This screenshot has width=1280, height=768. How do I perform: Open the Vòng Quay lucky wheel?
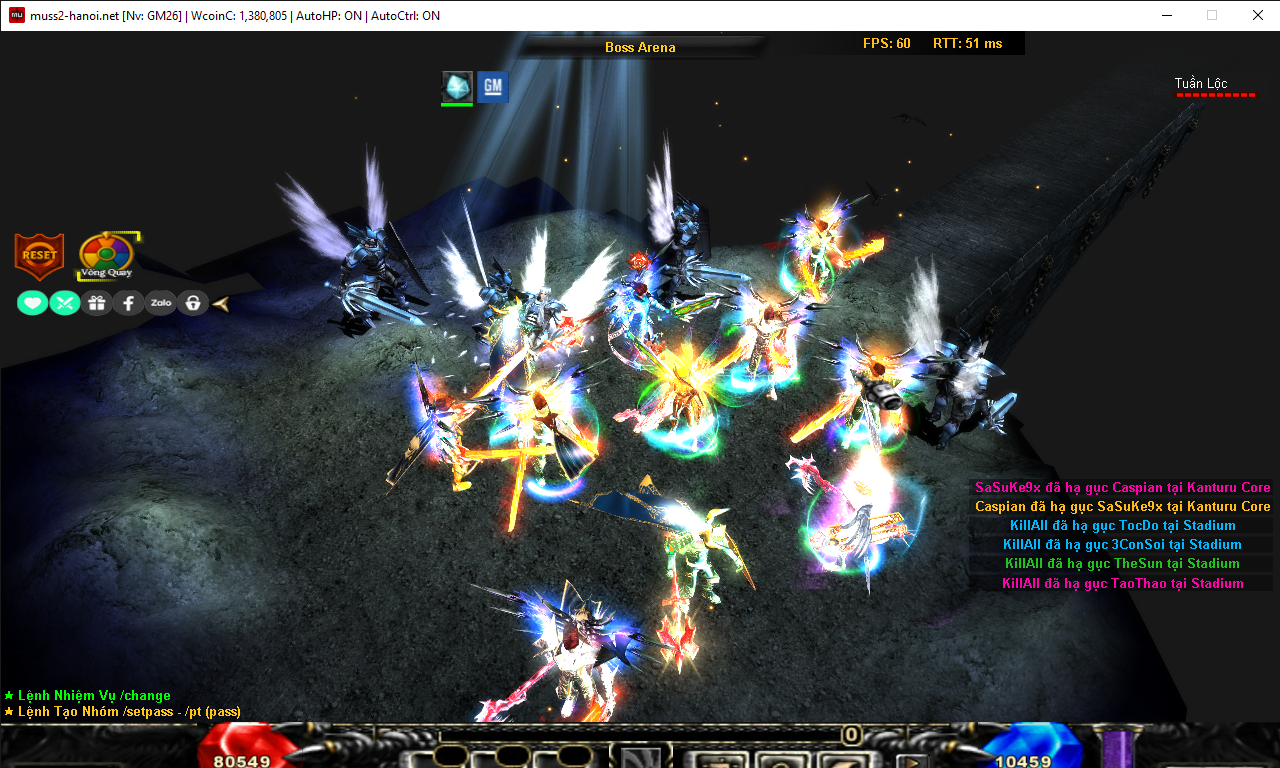(106, 257)
